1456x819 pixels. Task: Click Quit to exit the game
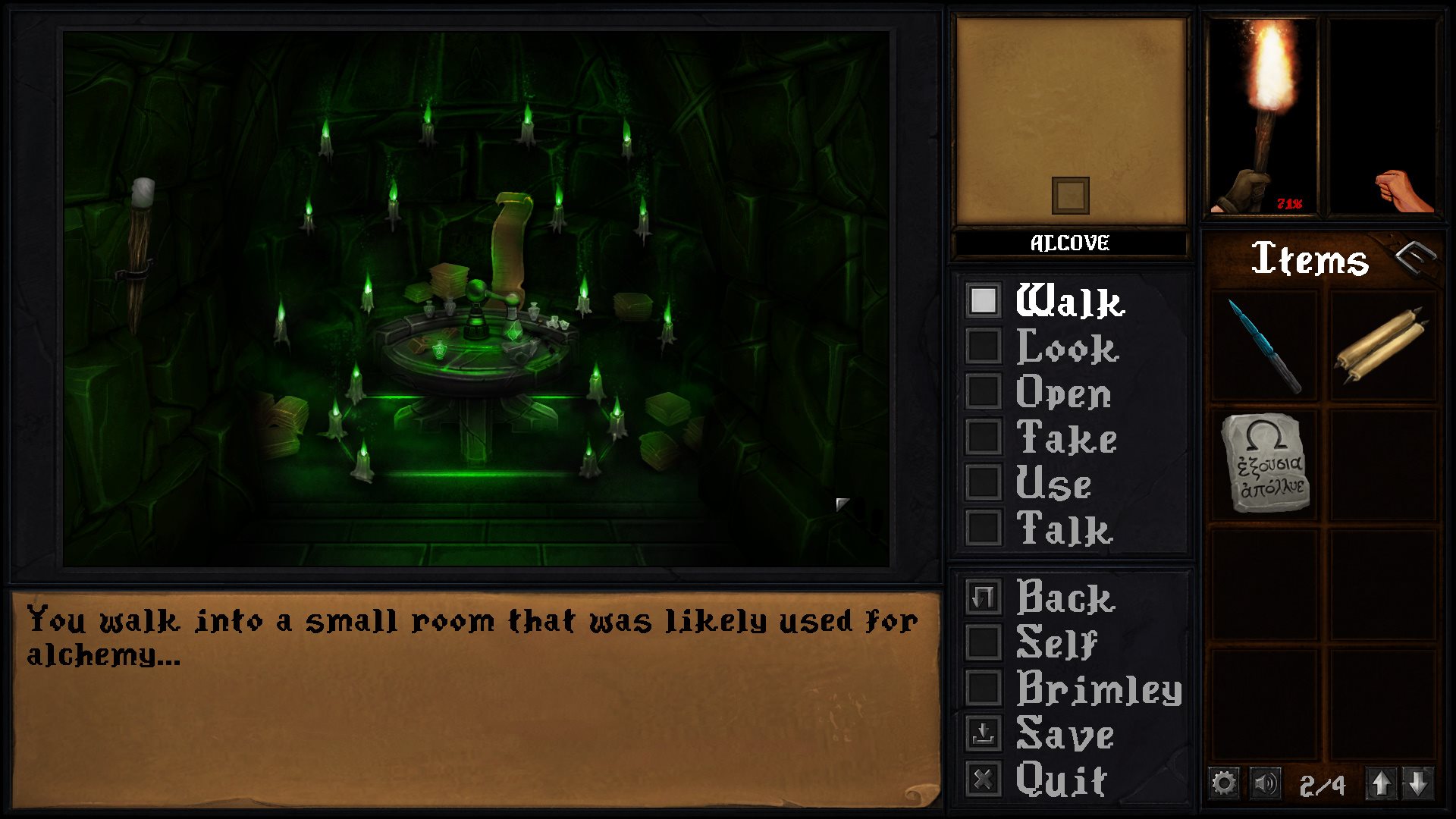pos(983,777)
